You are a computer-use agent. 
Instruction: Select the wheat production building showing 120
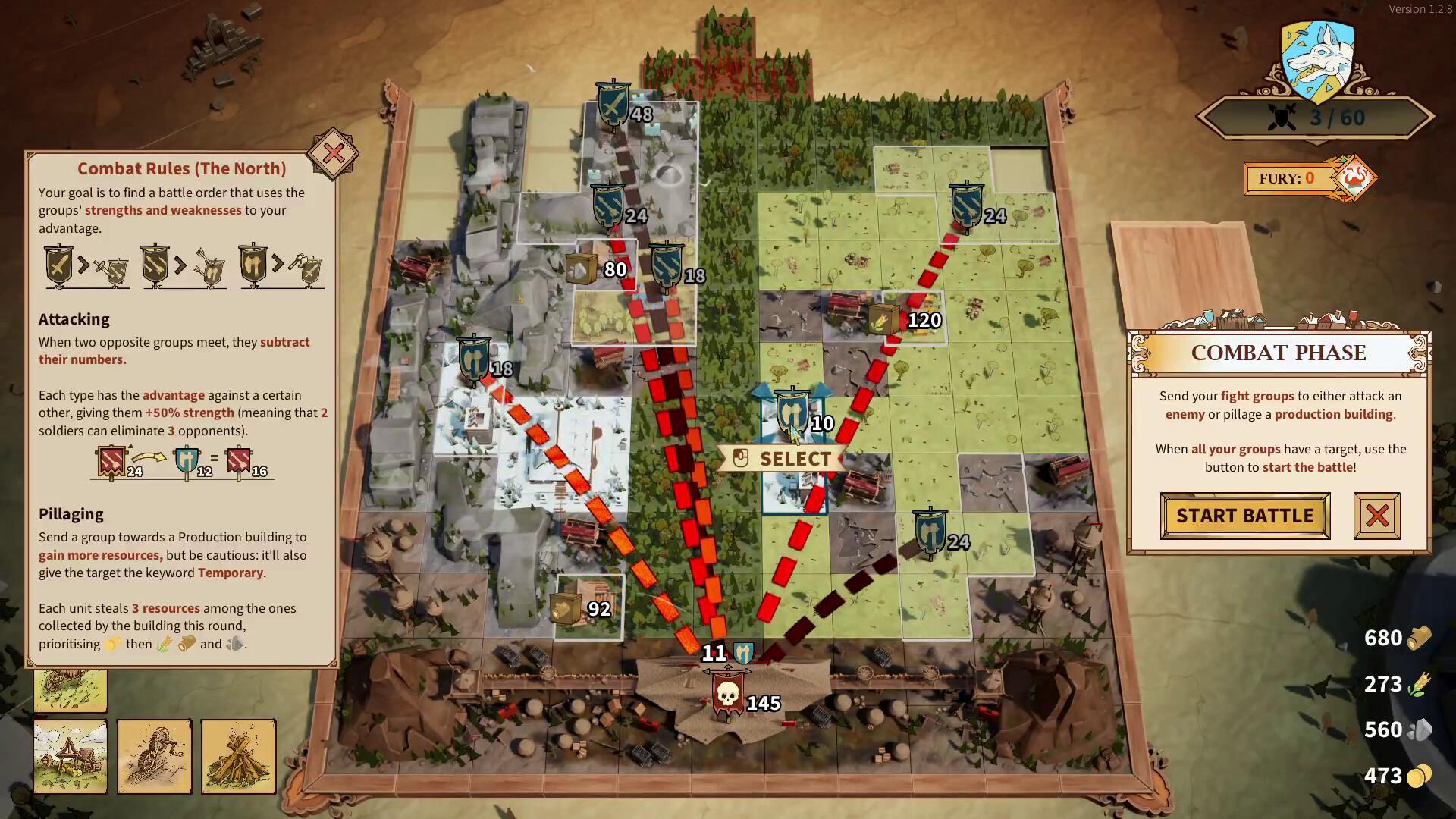882,318
